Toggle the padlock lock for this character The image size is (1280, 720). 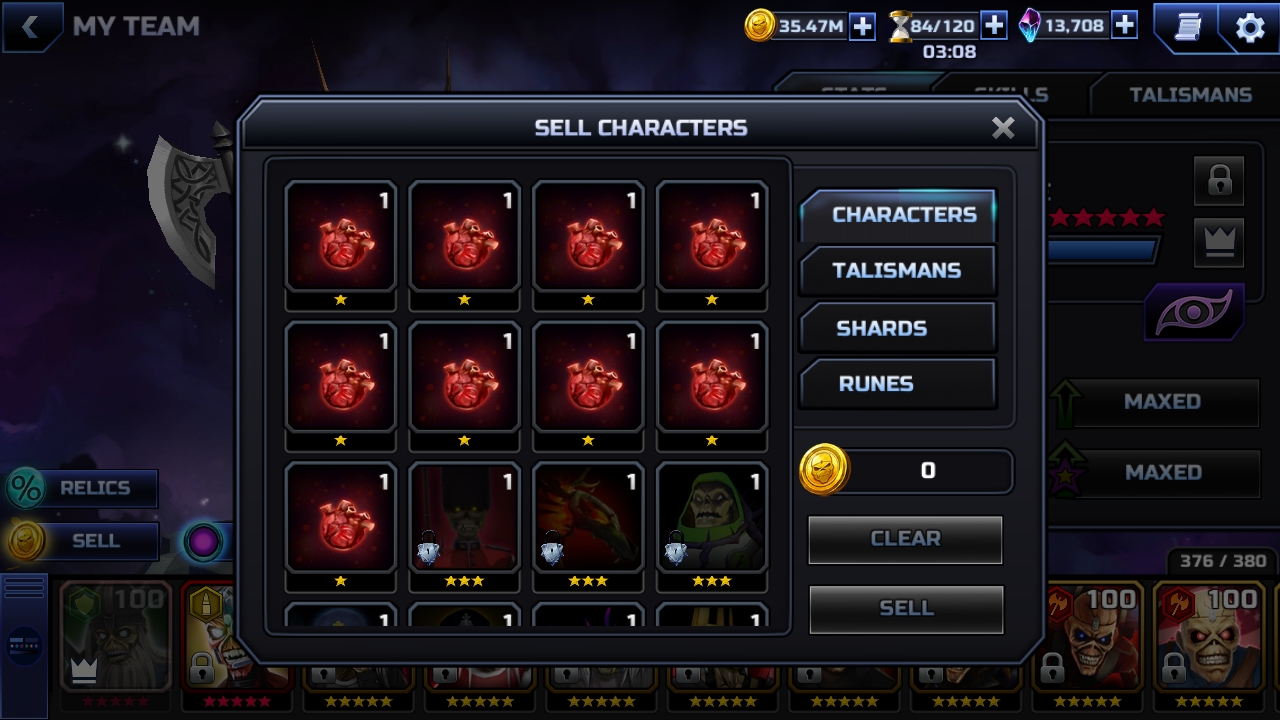[x=1219, y=181]
